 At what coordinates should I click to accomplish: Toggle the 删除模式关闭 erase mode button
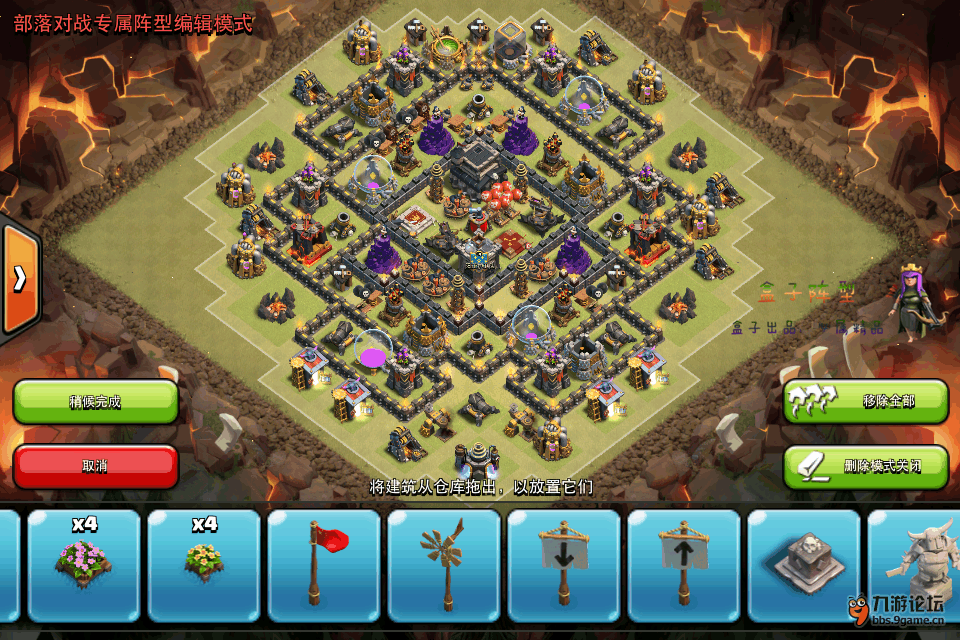(x=865, y=466)
